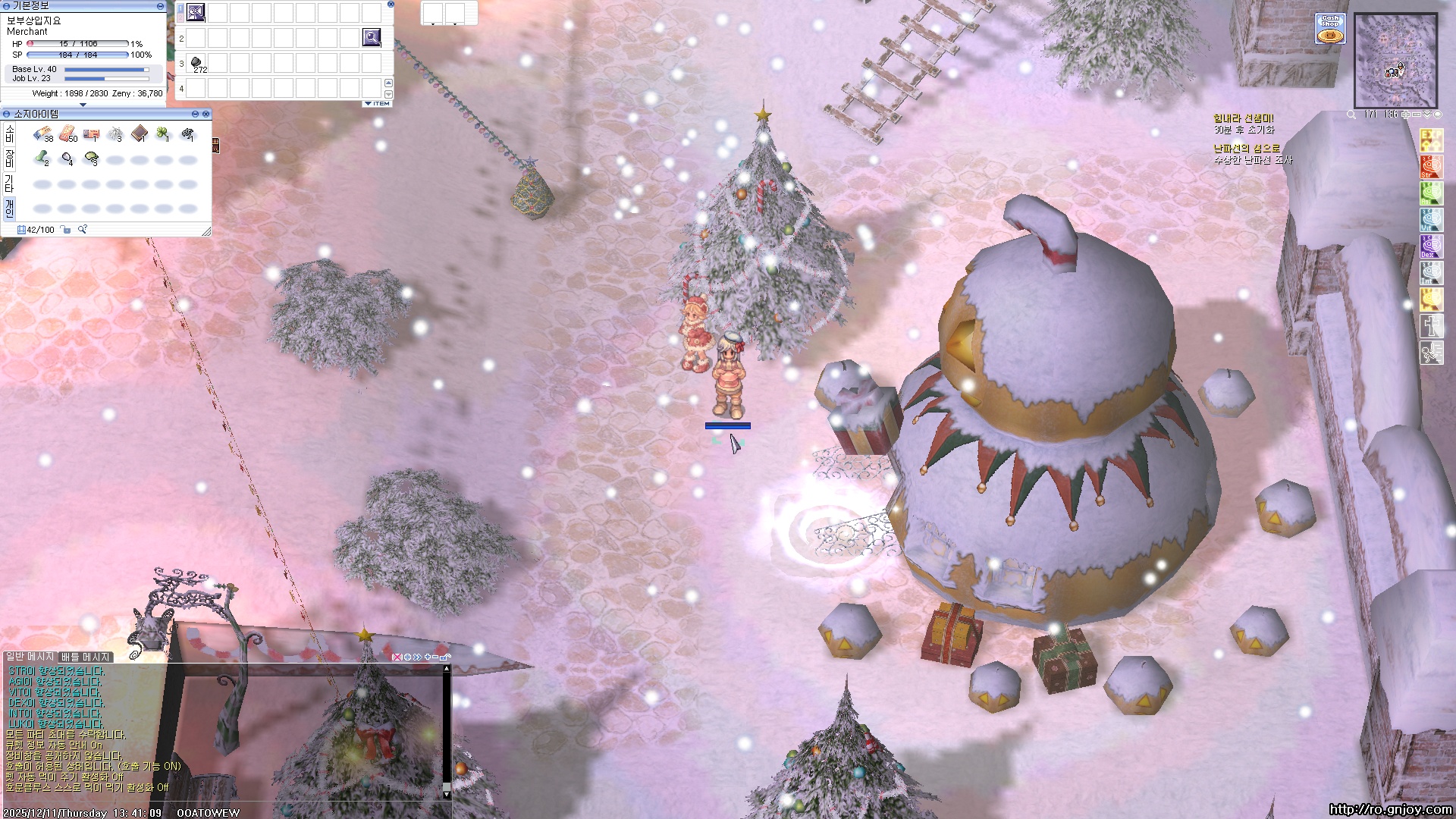The image size is (1456, 819).
Task: Zoom out the minimap with the minus button
Action: click(1416, 115)
